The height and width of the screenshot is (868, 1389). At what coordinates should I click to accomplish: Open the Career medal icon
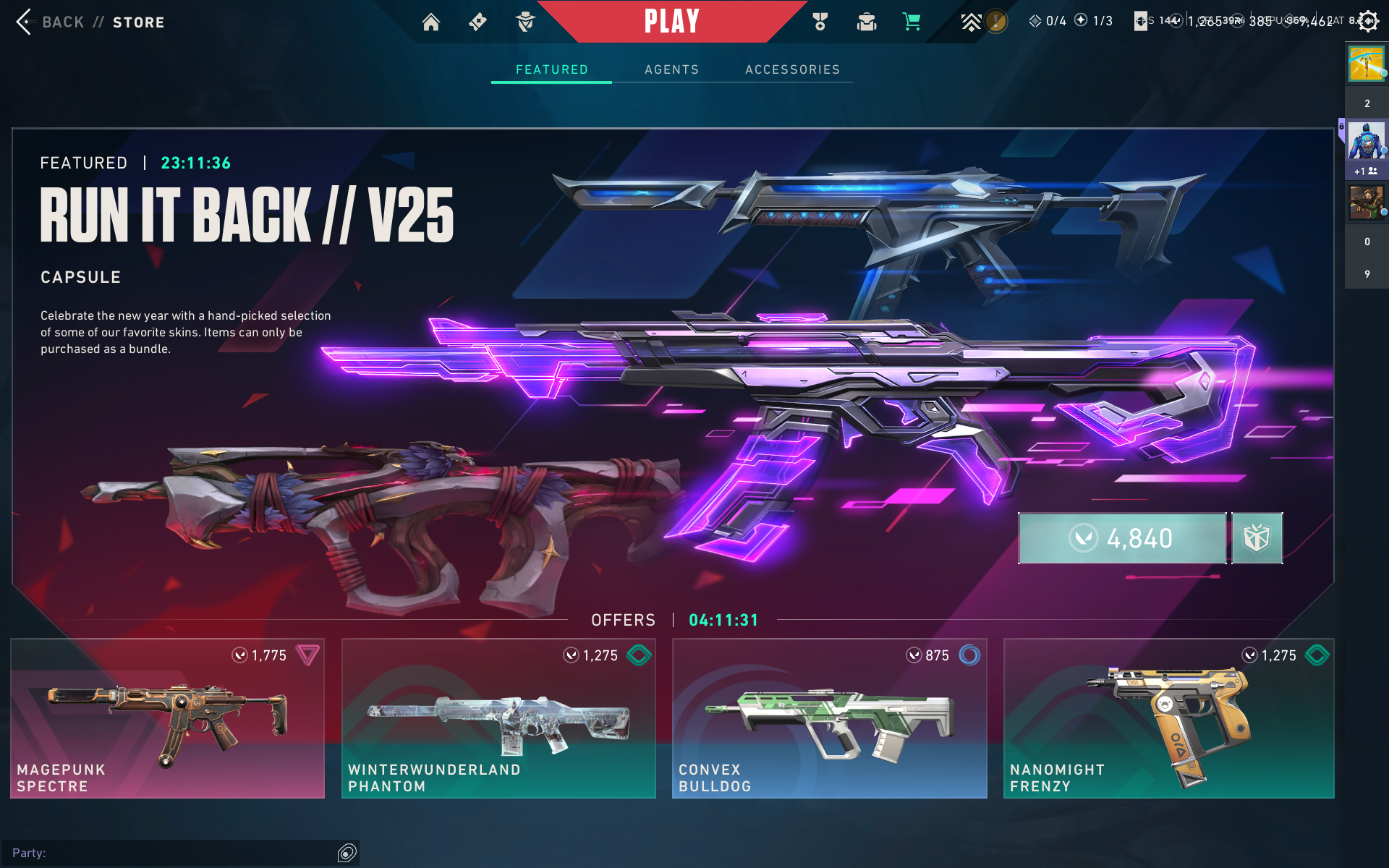(x=820, y=22)
